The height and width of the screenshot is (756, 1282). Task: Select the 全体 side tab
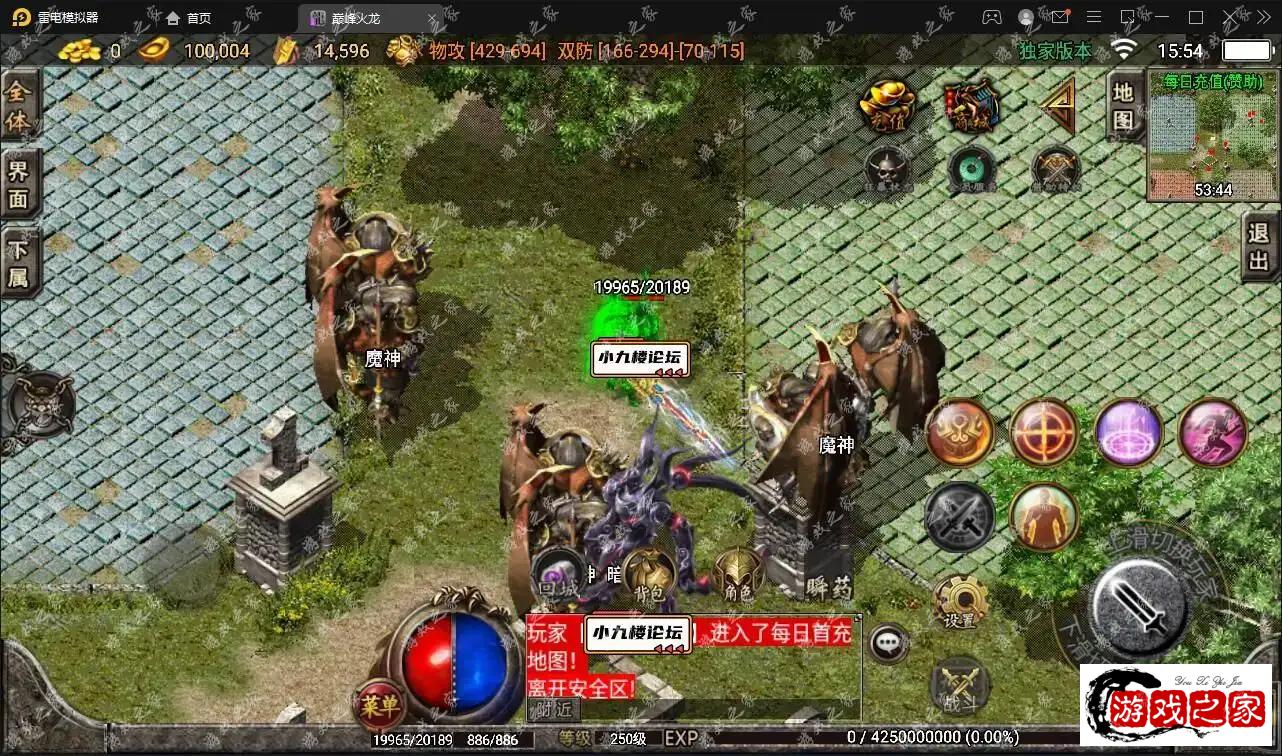click(x=19, y=106)
